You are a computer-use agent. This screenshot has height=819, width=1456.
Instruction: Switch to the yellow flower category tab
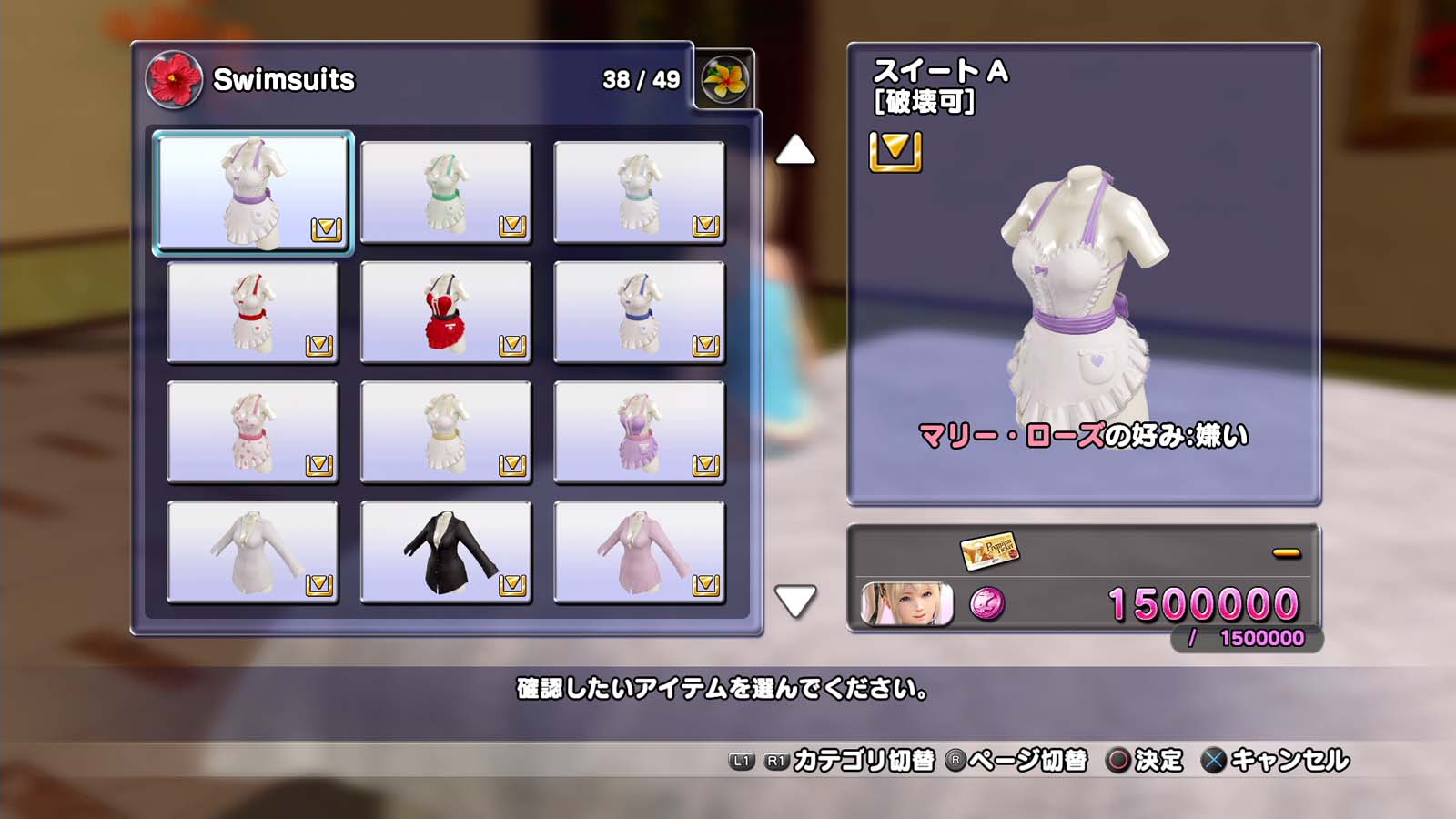(x=725, y=80)
